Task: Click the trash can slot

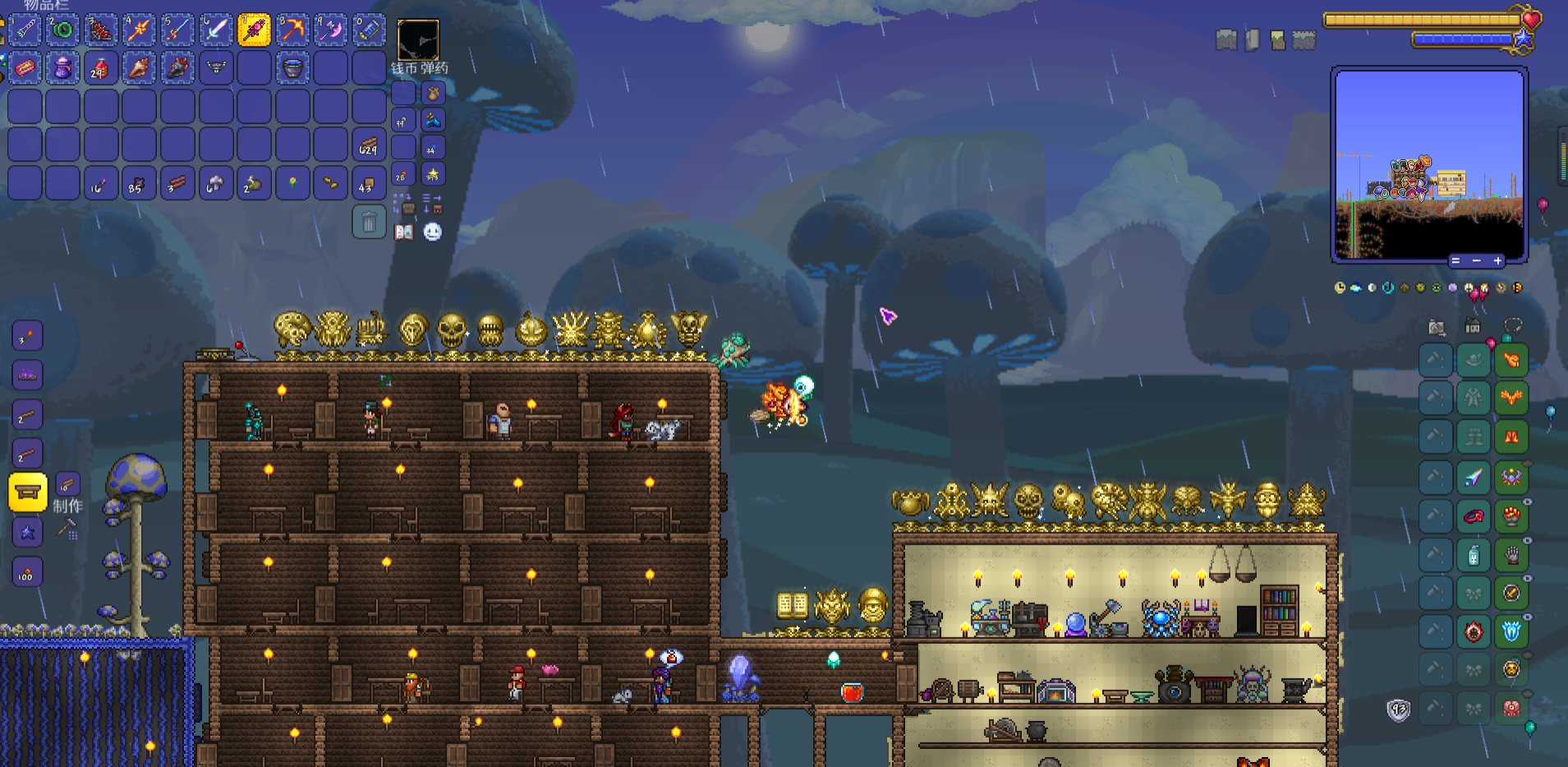Action: pyautogui.click(x=369, y=222)
